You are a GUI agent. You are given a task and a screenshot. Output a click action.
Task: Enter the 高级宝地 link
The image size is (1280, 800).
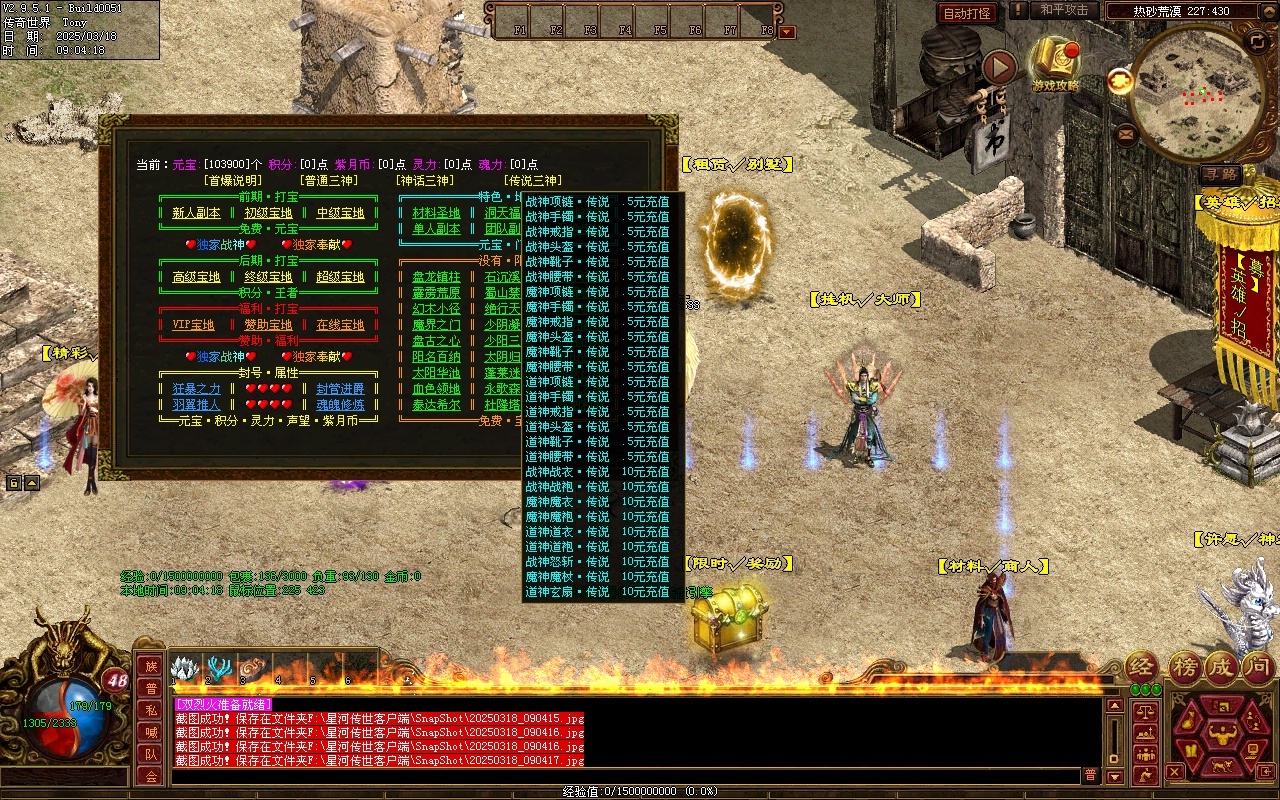coord(196,277)
